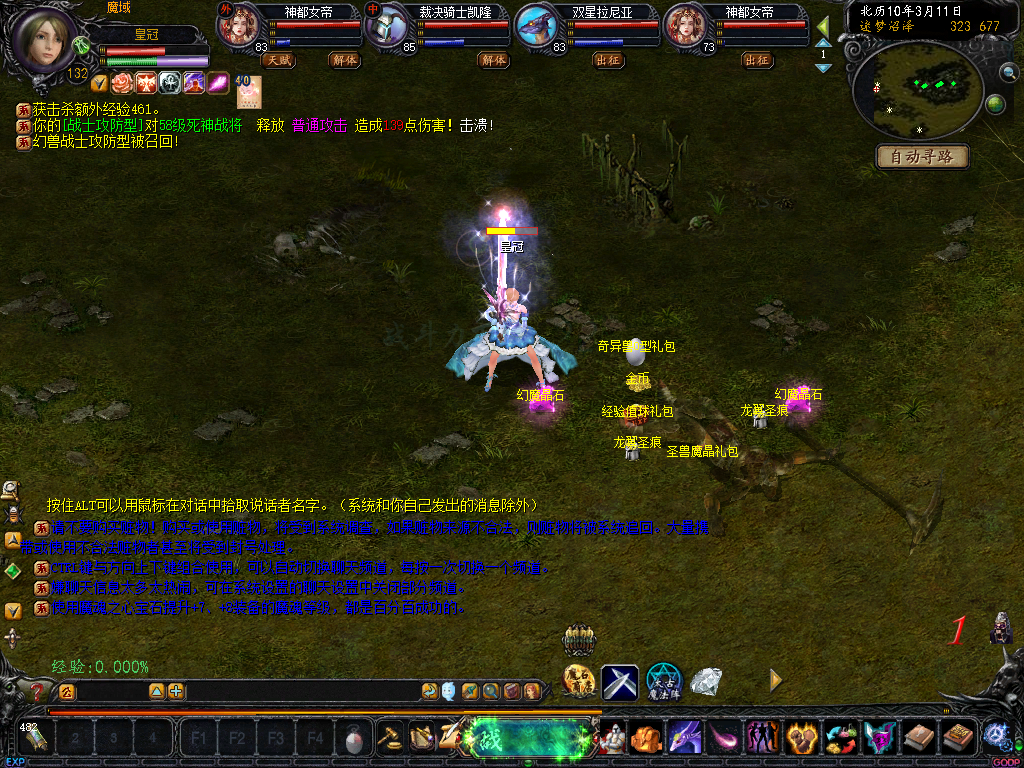The height and width of the screenshot is (768, 1024).
Task: Open the gear settings icon
Action: [x=995, y=733]
